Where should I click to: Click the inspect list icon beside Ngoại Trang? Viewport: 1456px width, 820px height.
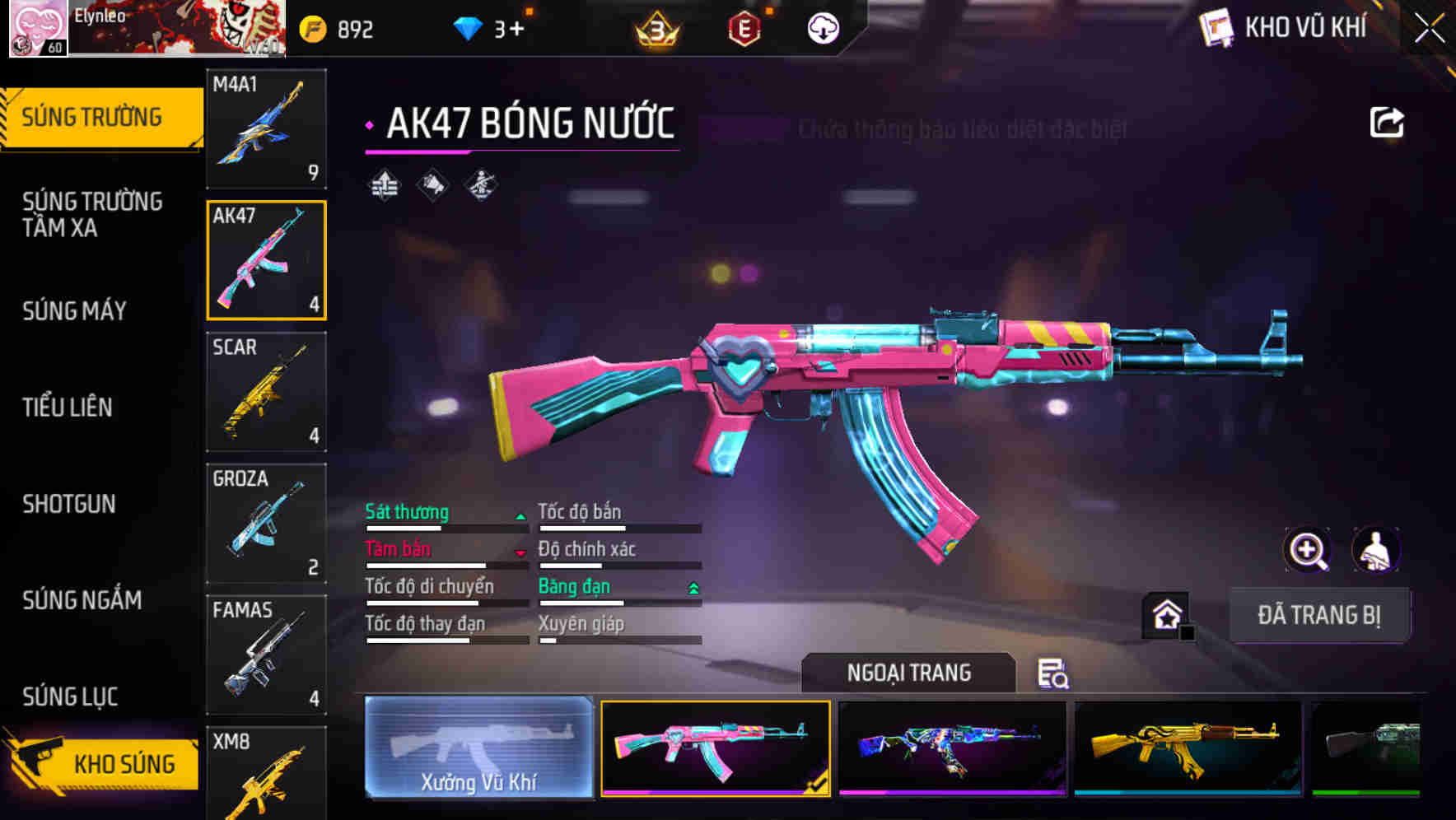pyautogui.click(x=1052, y=673)
